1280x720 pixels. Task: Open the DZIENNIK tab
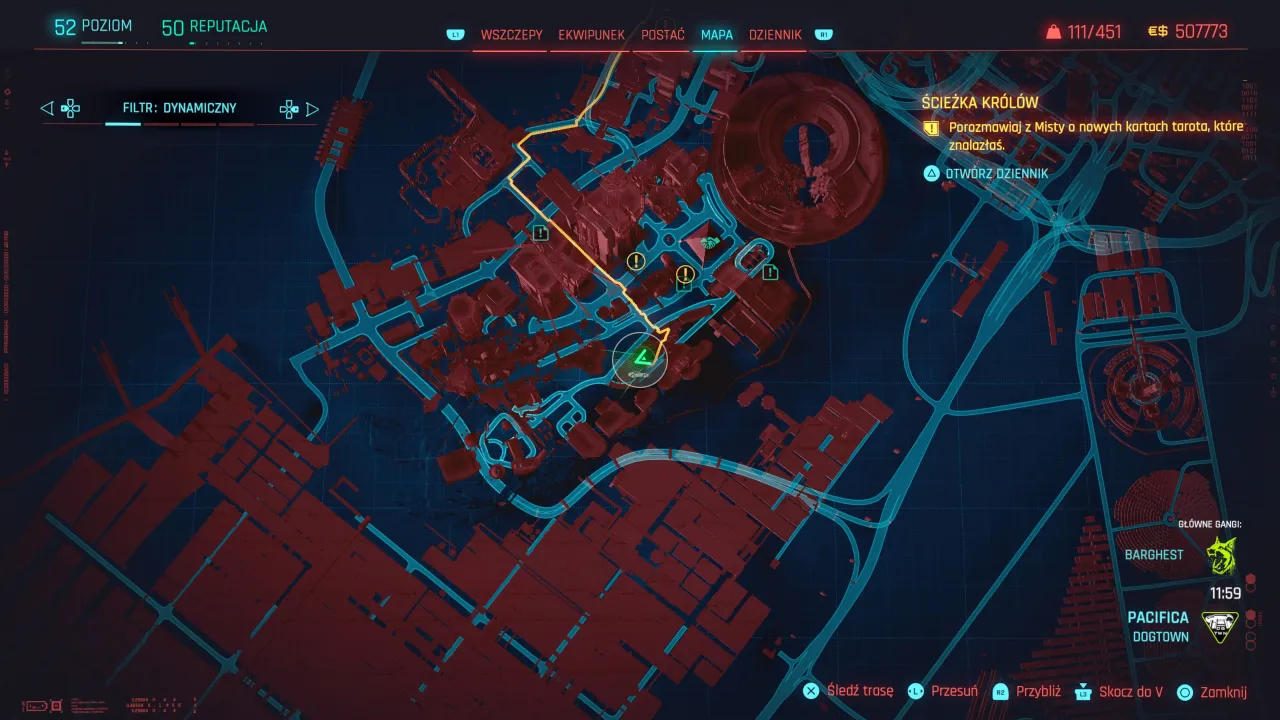click(x=775, y=34)
